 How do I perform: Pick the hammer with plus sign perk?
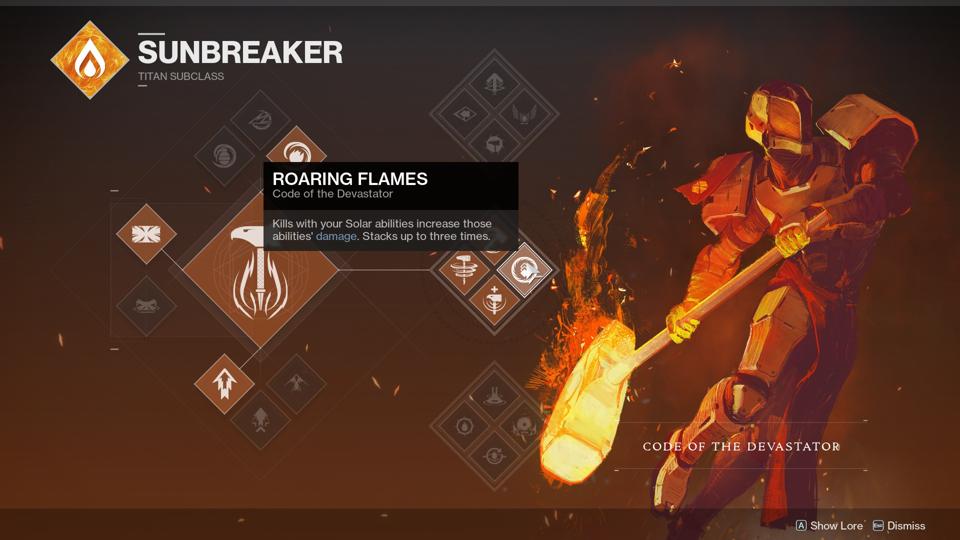pos(494,299)
